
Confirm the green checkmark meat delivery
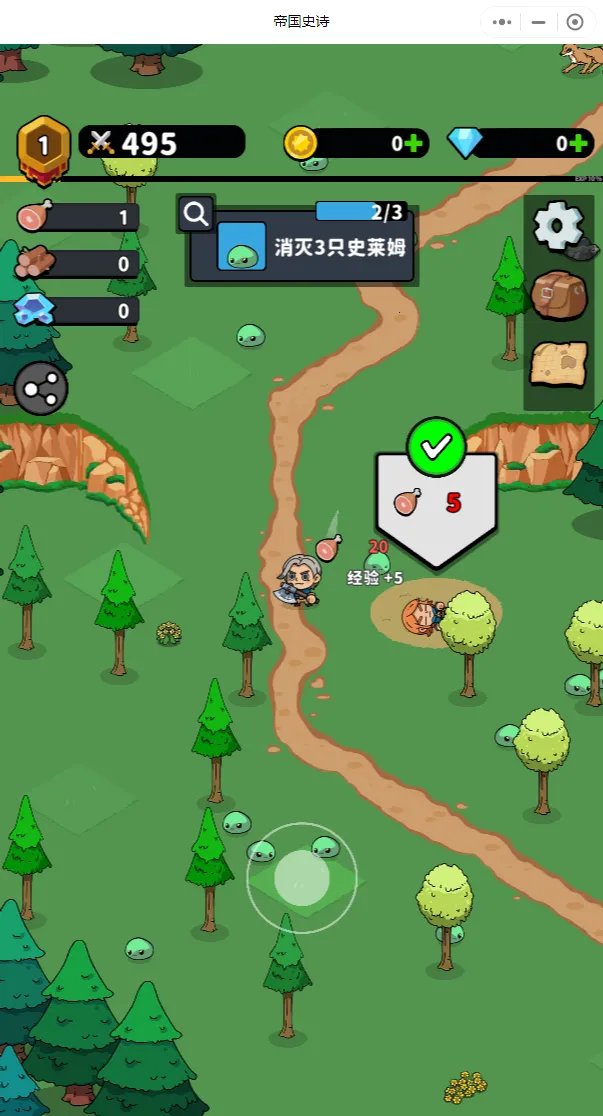(x=436, y=448)
